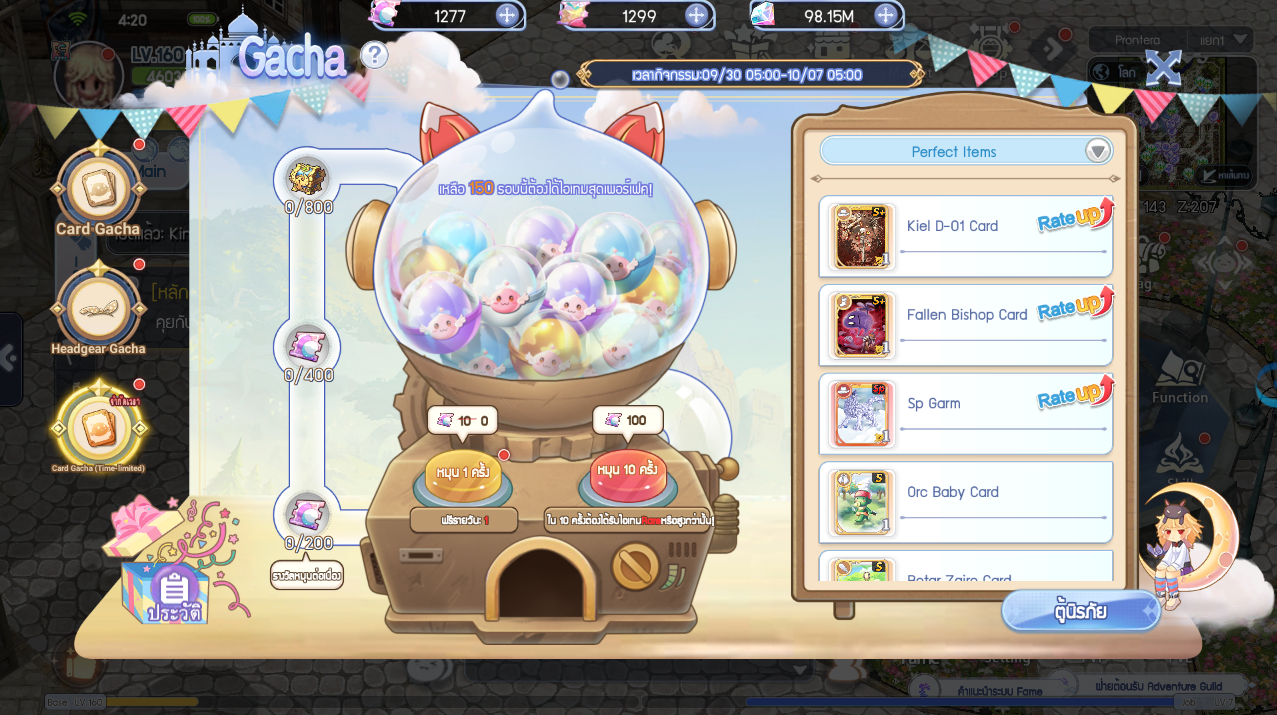The image size is (1277, 715).
Task: Select the Orc Baby Card row
Action: coord(965,502)
